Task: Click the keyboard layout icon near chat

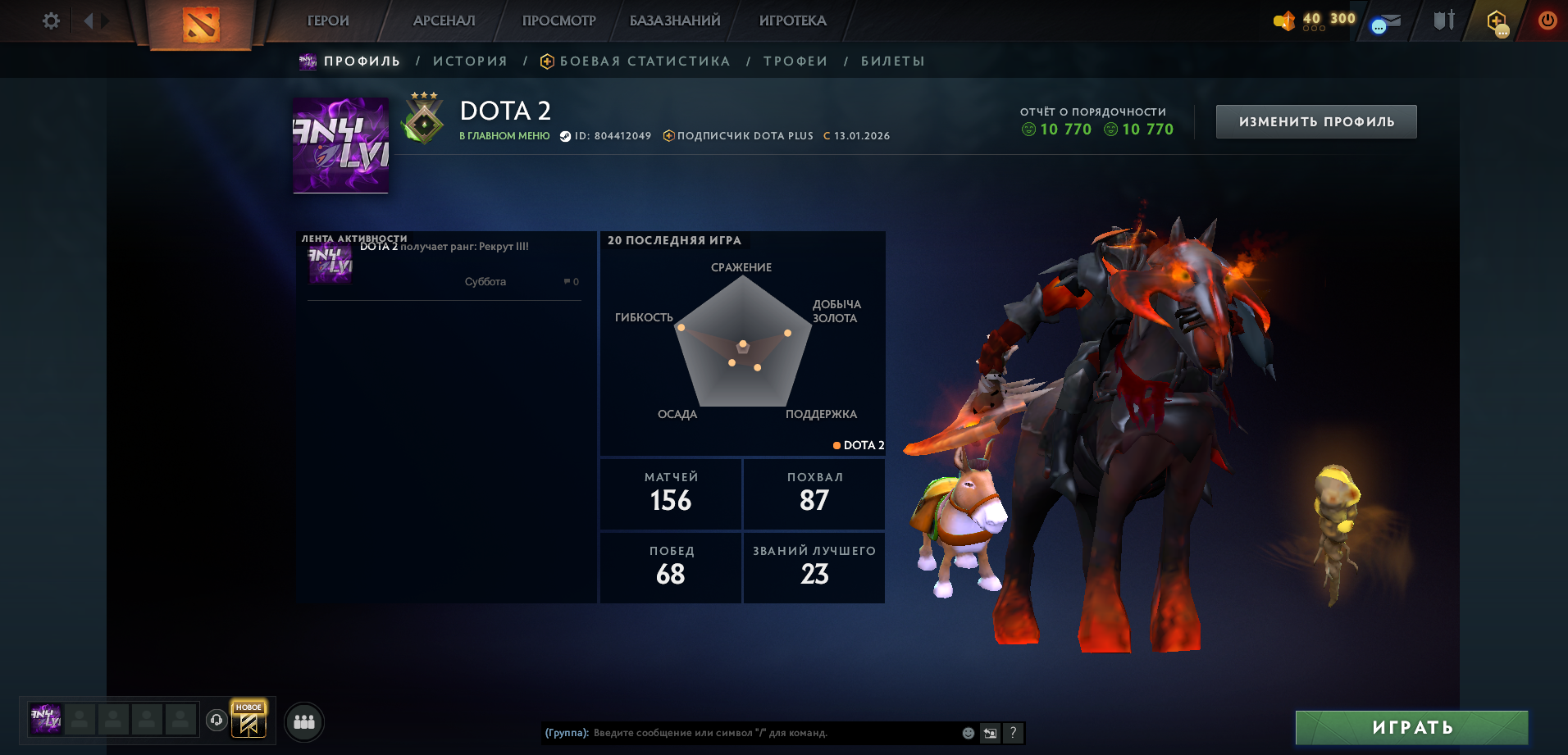Action: coord(990,734)
